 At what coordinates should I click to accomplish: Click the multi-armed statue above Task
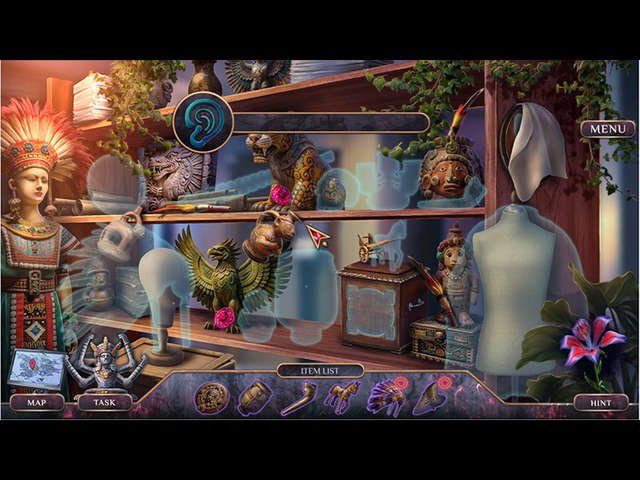point(106,360)
